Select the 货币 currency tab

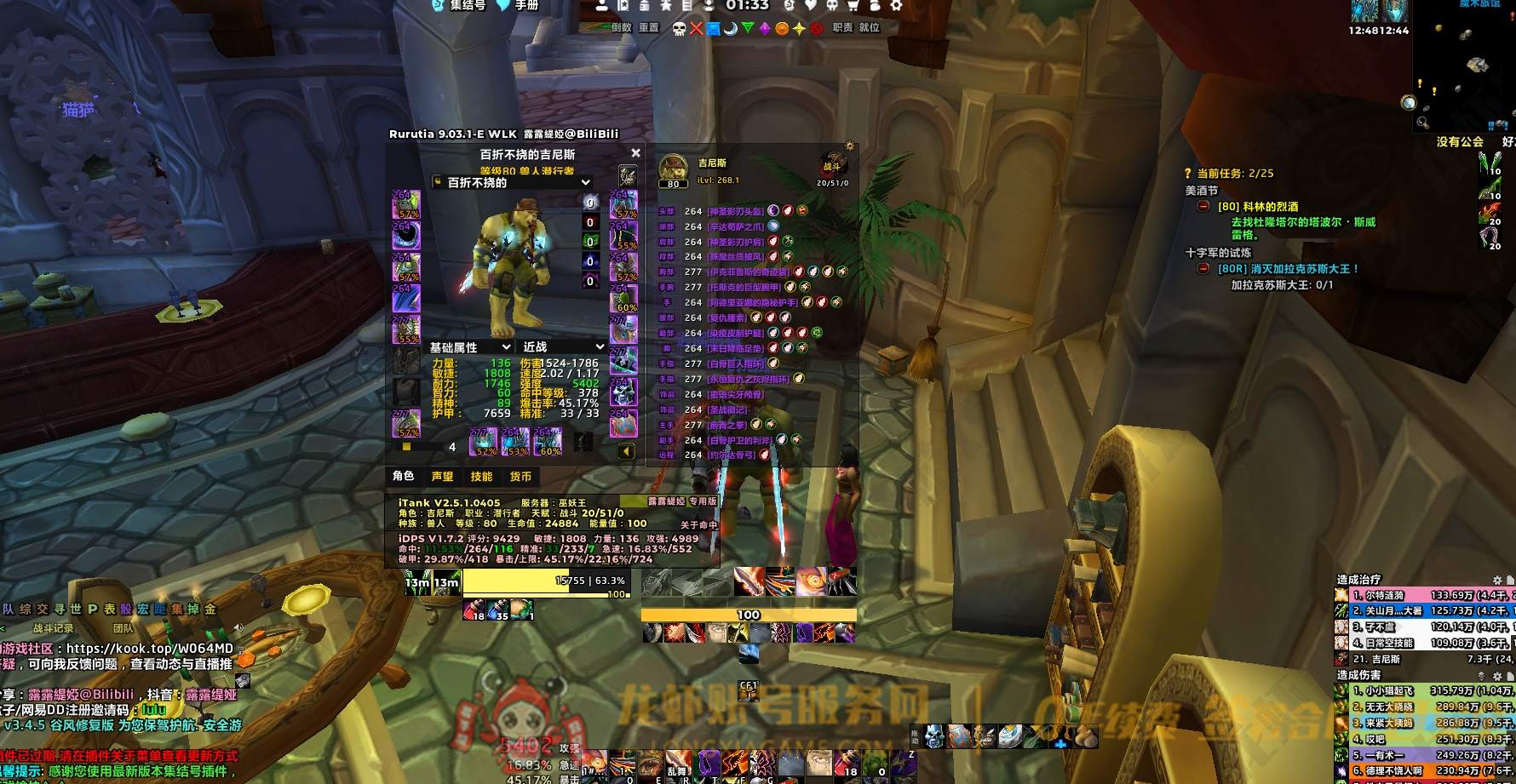520,477
